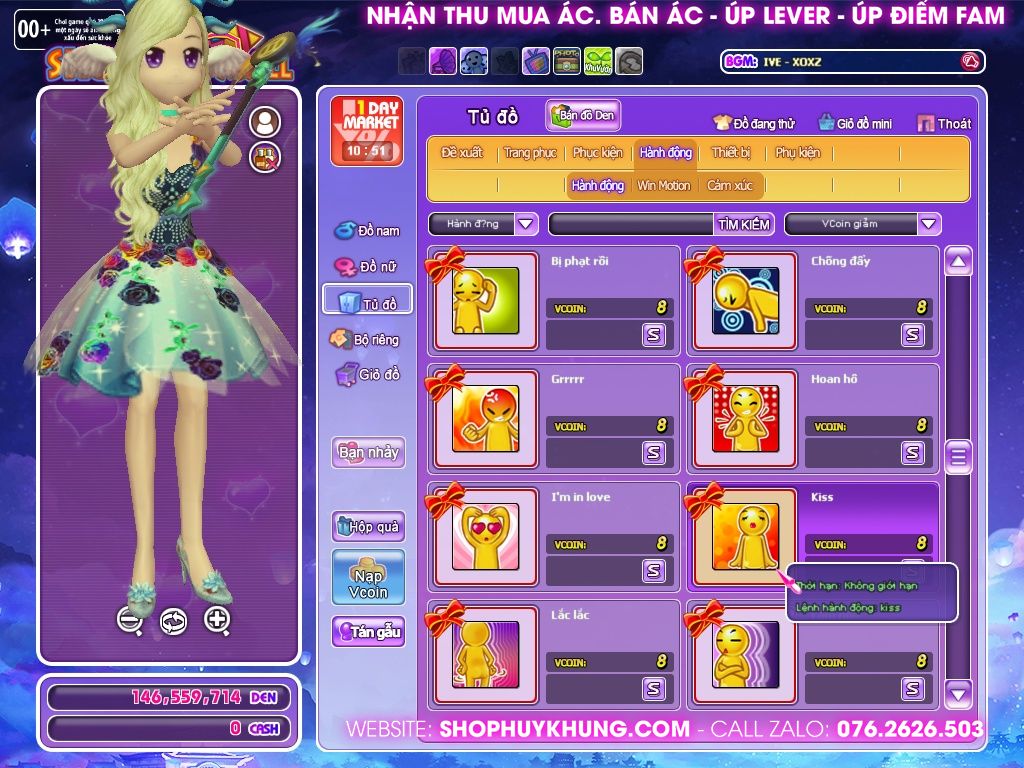Rotate the character preview
The height and width of the screenshot is (768, 1024).
(173, 621)
